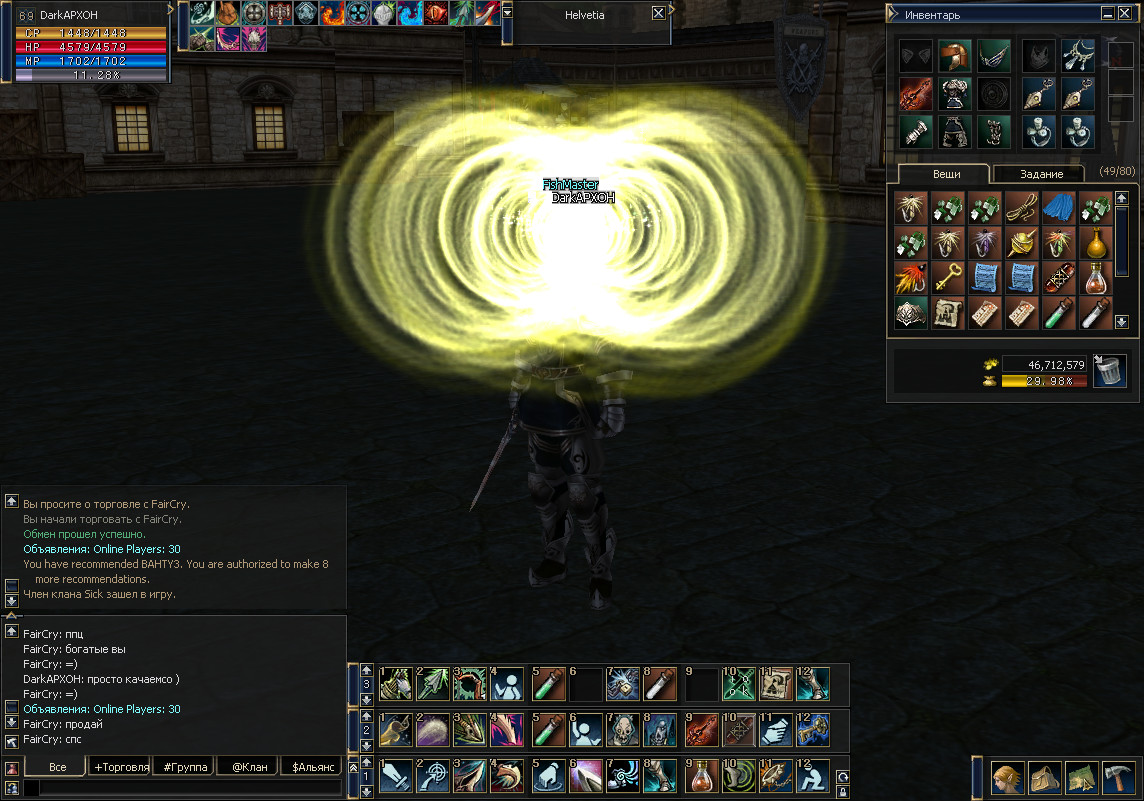The height and width of the screenshot is (801, 1144).
Task: Select the Вещи items tab
Action: tap(946, 174)
